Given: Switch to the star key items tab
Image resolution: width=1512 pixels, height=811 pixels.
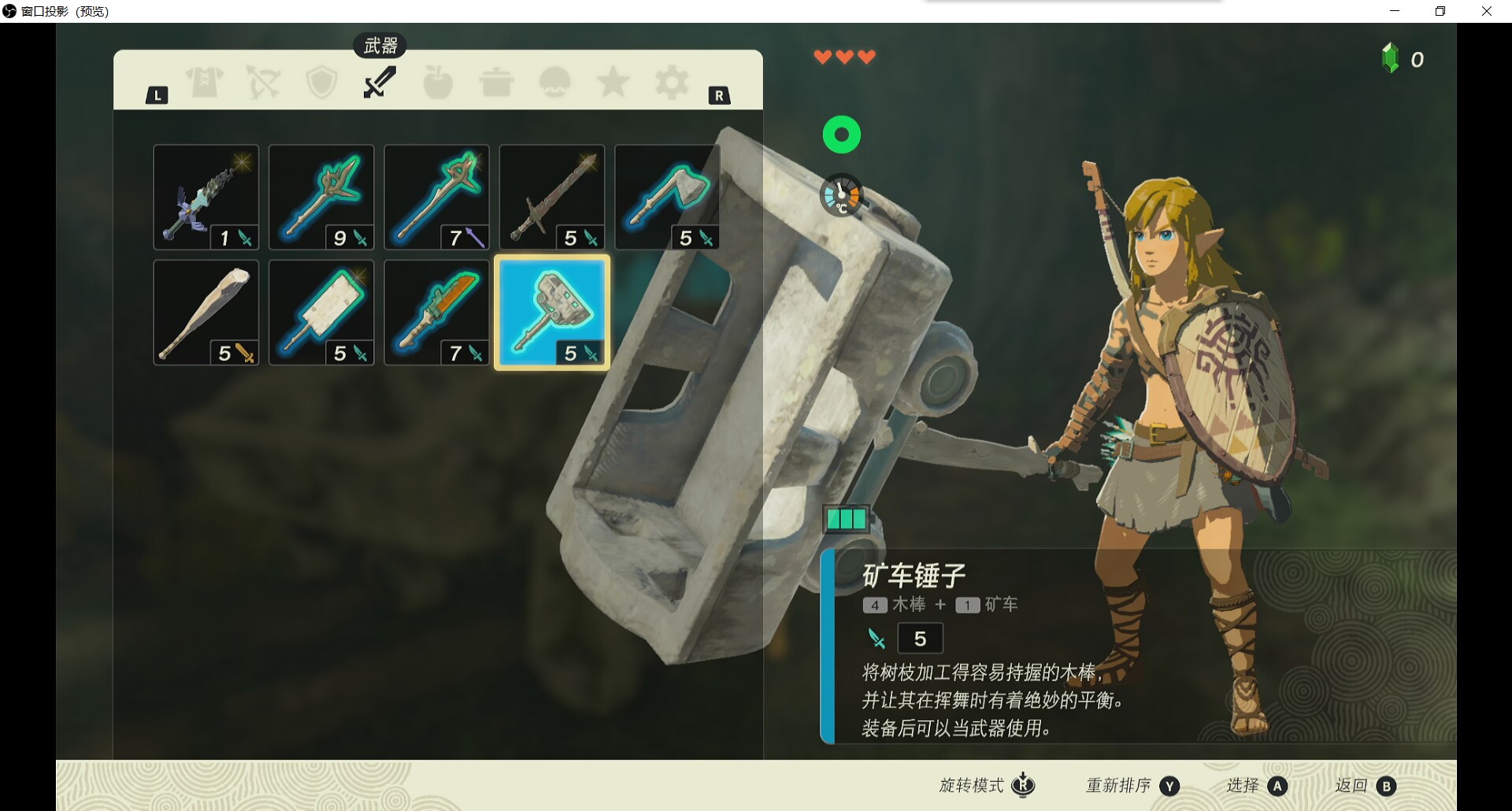Looking at the screenshot, I should tap(613, 82).
